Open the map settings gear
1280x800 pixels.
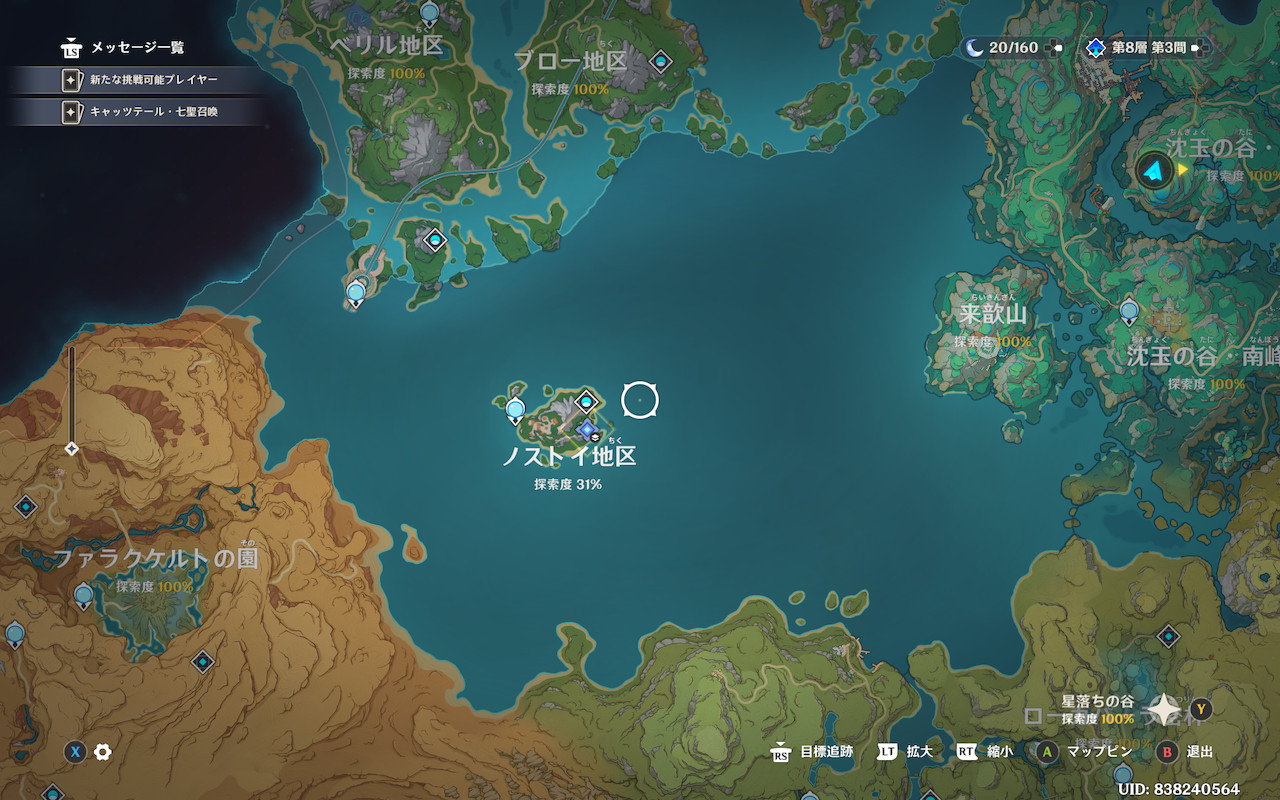102,752
